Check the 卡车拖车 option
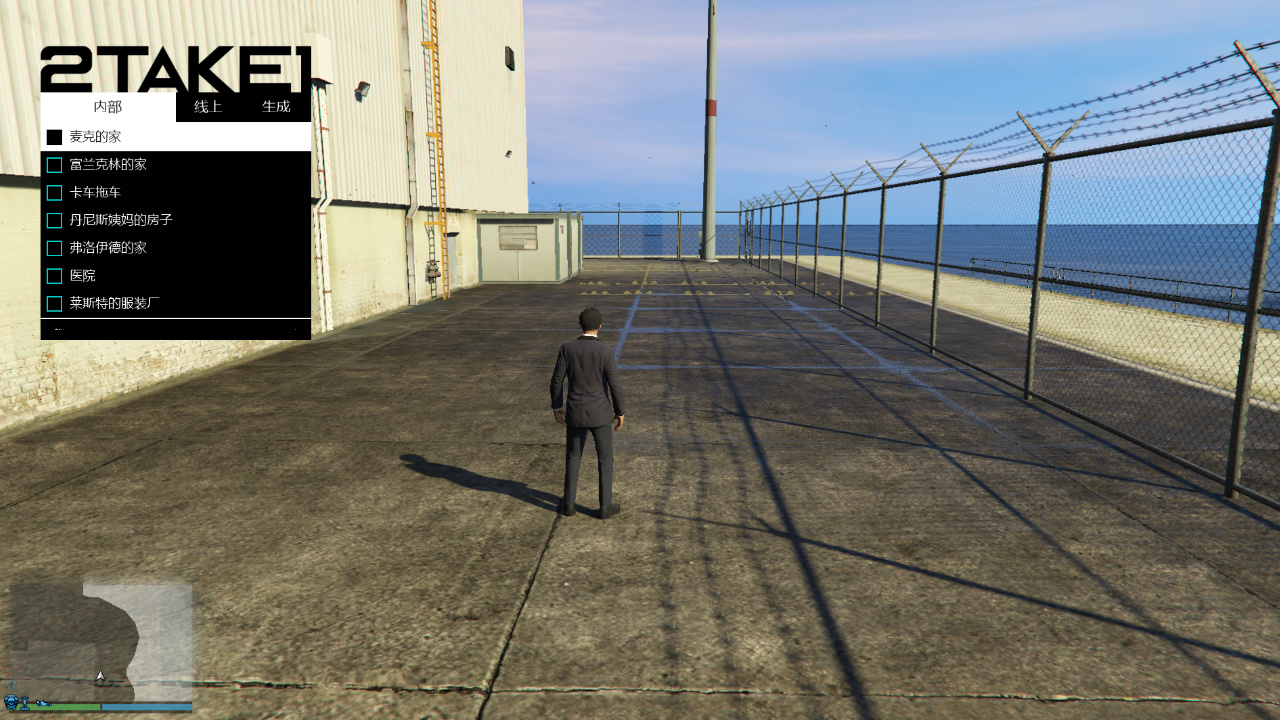Viewport: 1280px width, 720px height. tap(55, 192)
